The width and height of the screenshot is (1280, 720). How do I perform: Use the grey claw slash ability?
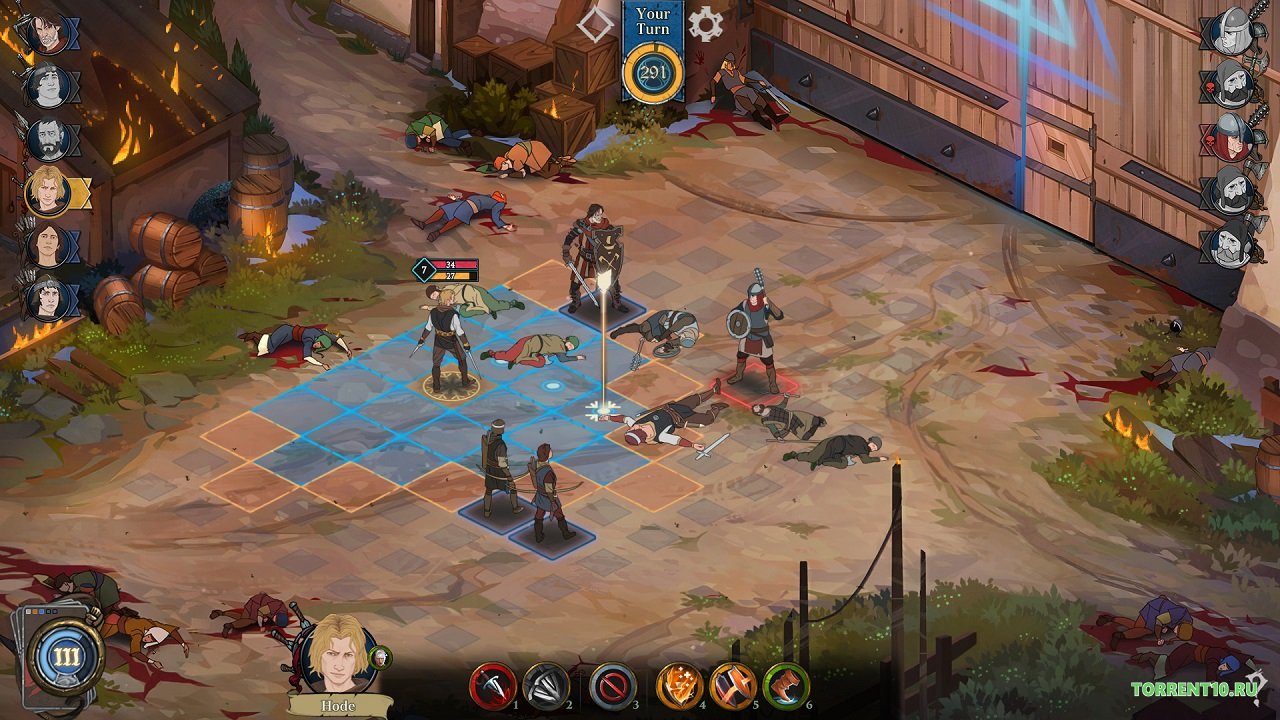pos(547,686)
